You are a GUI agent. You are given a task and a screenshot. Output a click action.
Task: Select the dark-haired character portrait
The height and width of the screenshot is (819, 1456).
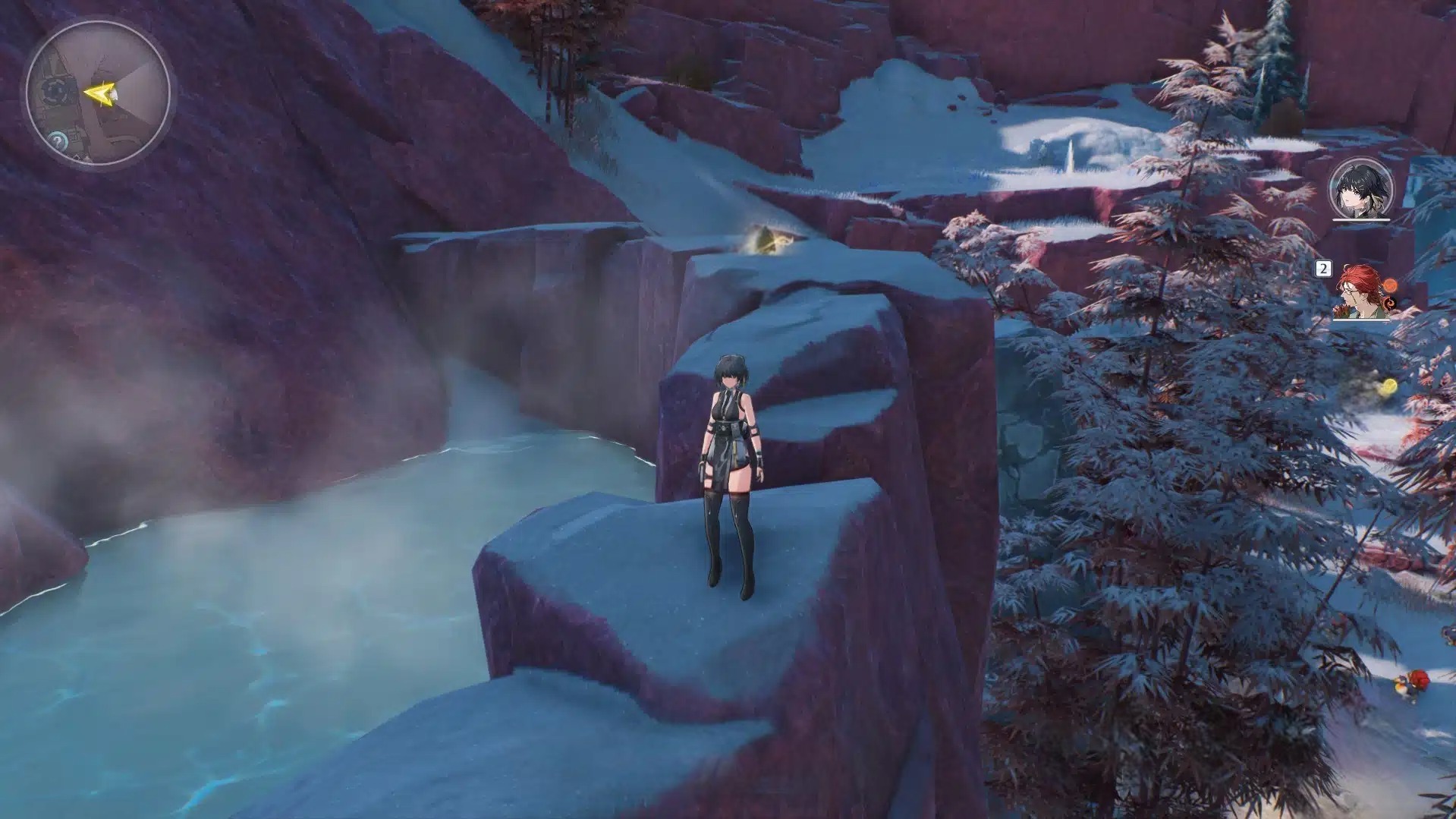click(1361, 189)
